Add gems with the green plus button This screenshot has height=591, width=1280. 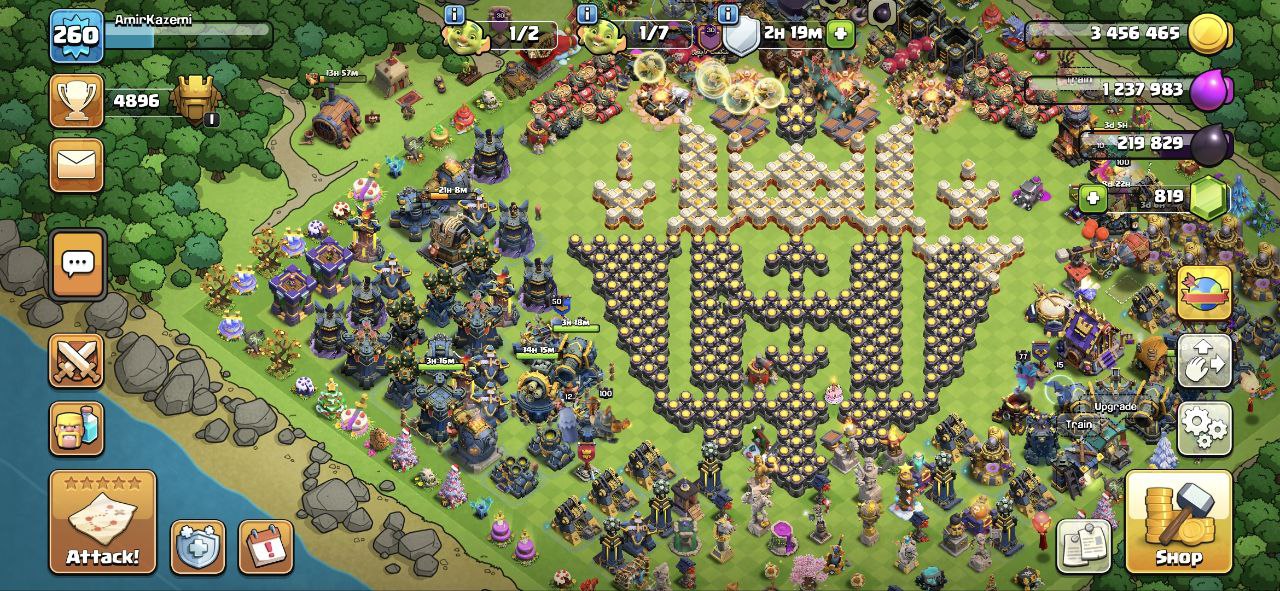(x=1093, y=198)
